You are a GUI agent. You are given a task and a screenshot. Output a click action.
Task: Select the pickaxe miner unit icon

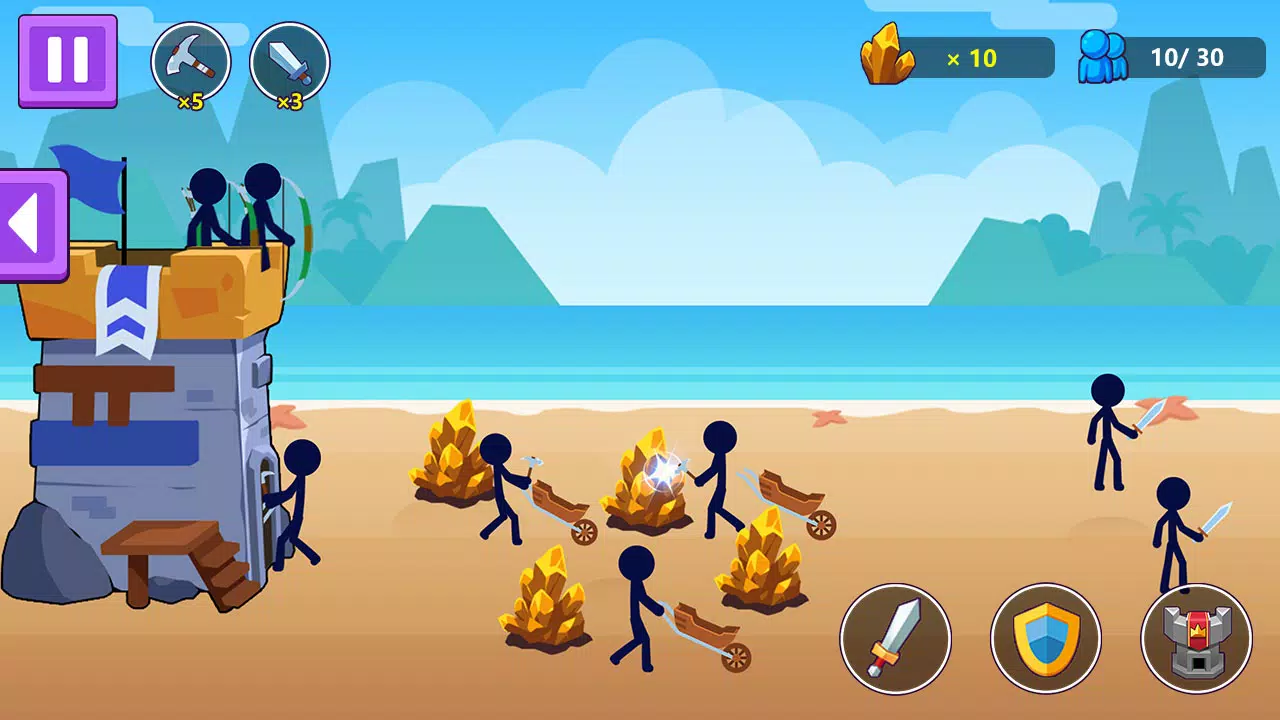tap(191, 60)
